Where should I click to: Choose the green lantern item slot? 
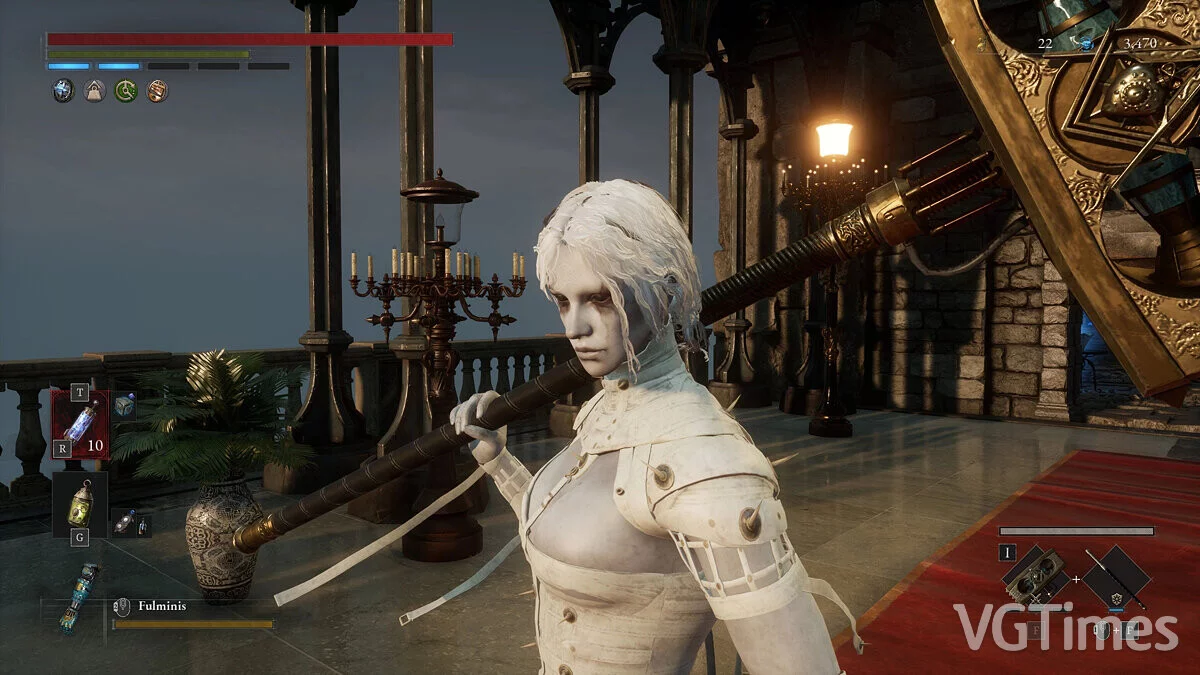80,503
